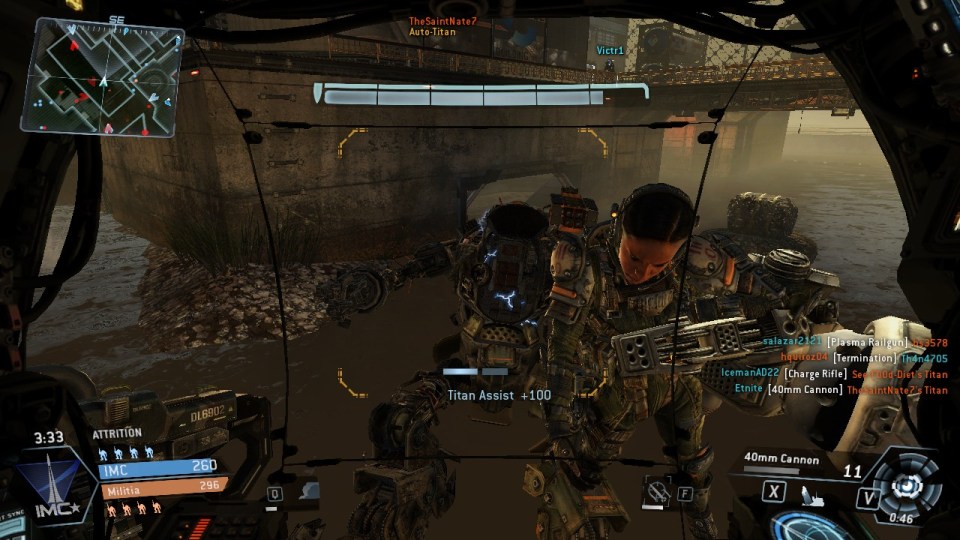Activate the tactical ability icon beside Q
The width and height of the screenshot is (960, 540).
point(309,491)
